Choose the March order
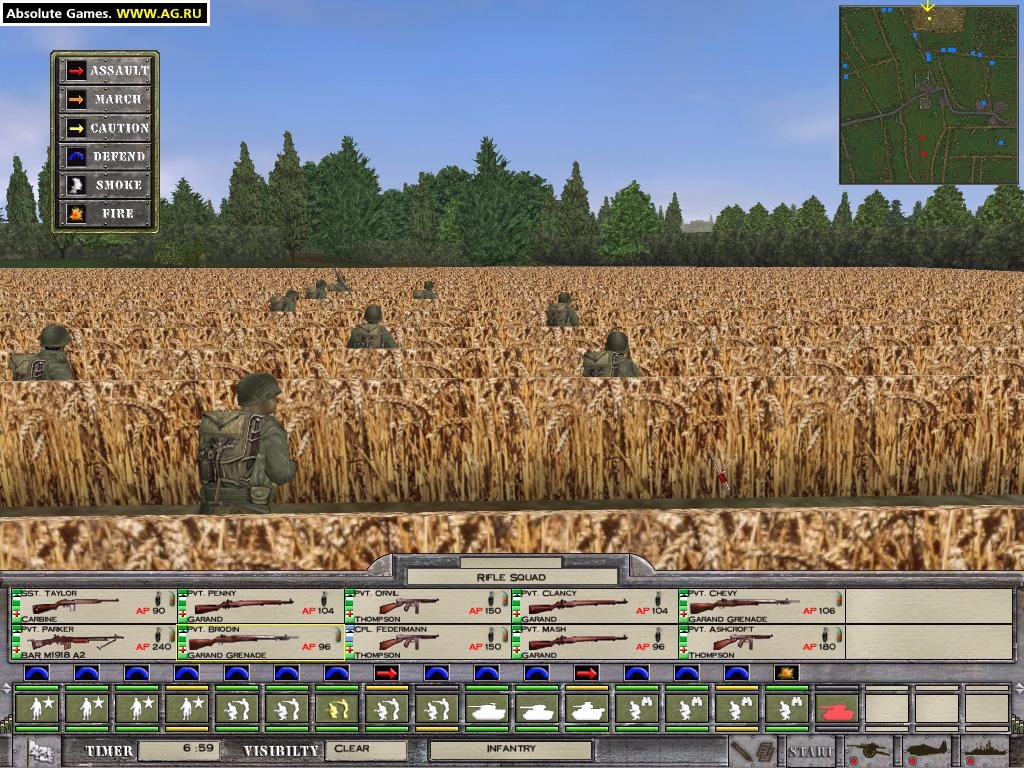The width and height of the screenshot is (1024, 768). point(106,99)
